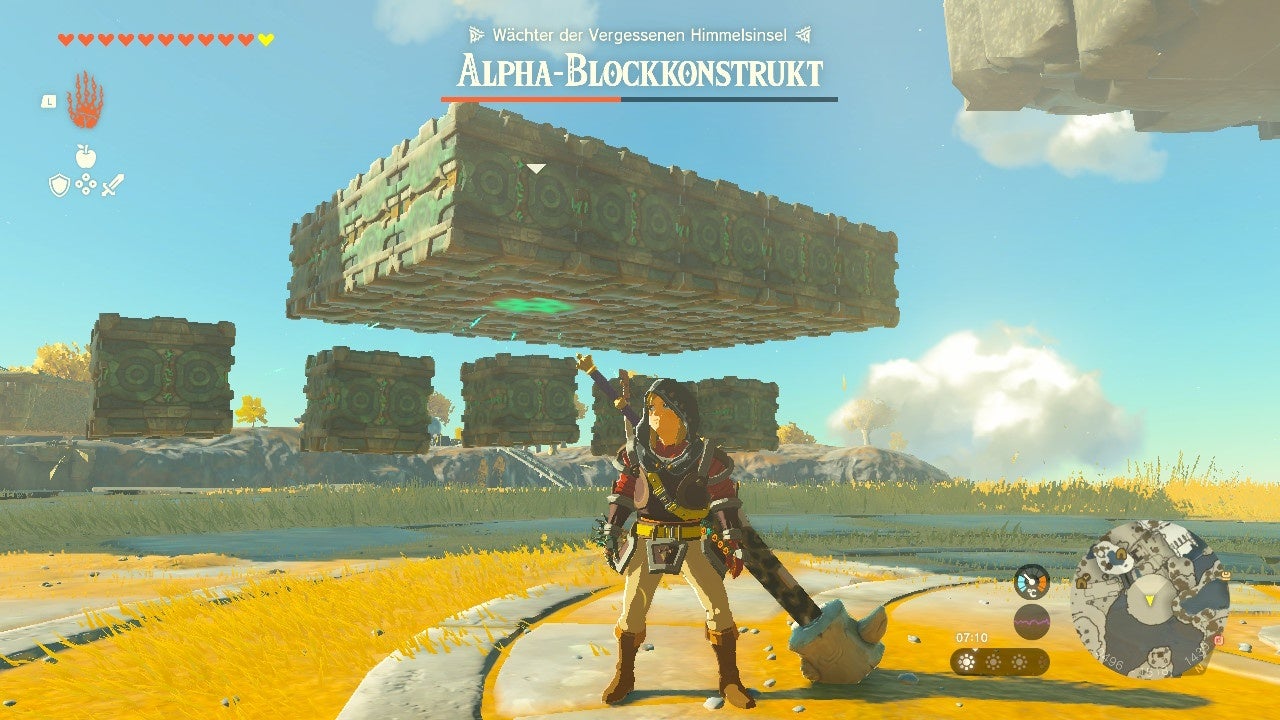Click the red marker on the minimap edge
Viewport: 1280px width, 720px height.
point(1218,640)
